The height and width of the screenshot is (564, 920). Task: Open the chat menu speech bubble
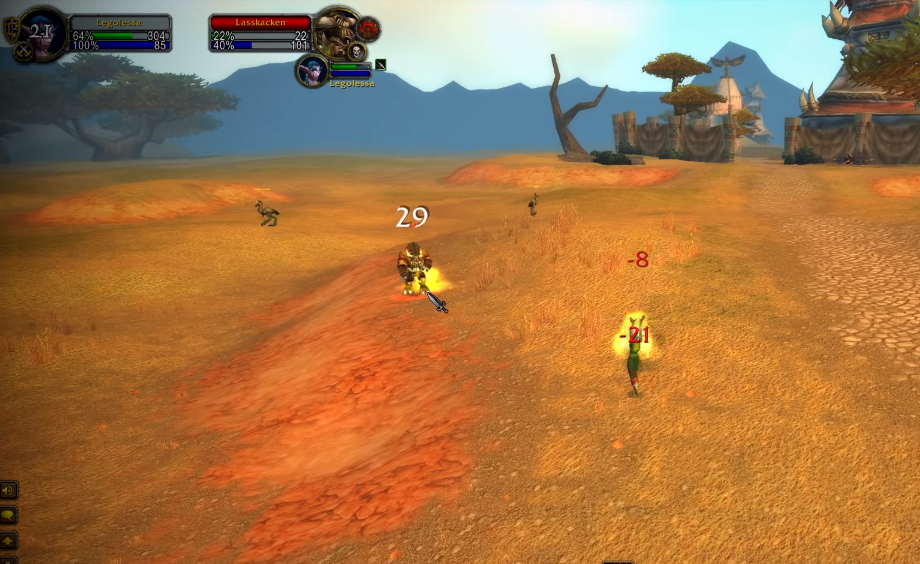click(x=9, y=515)
